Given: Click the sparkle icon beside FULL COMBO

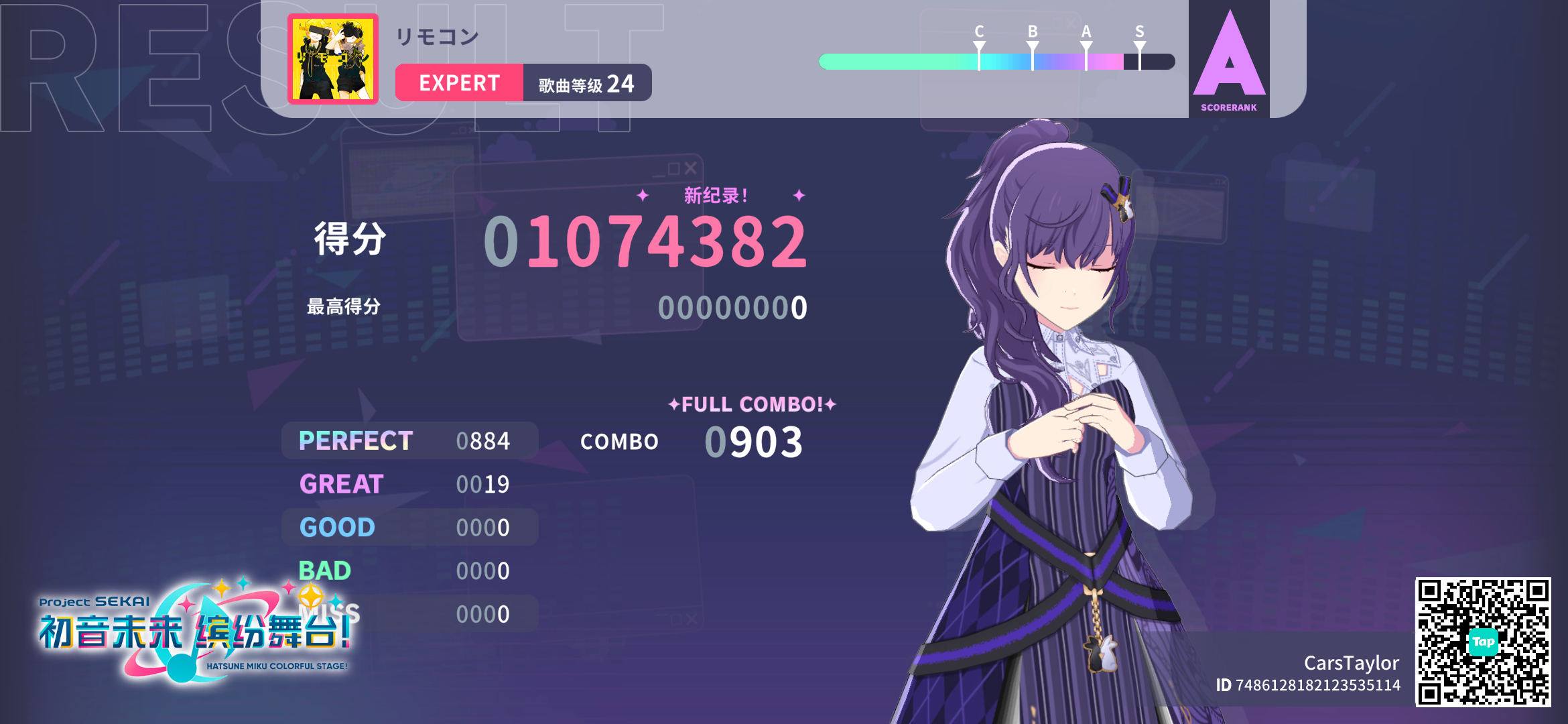Looking at the screenshot, I should tap(673, 404).
